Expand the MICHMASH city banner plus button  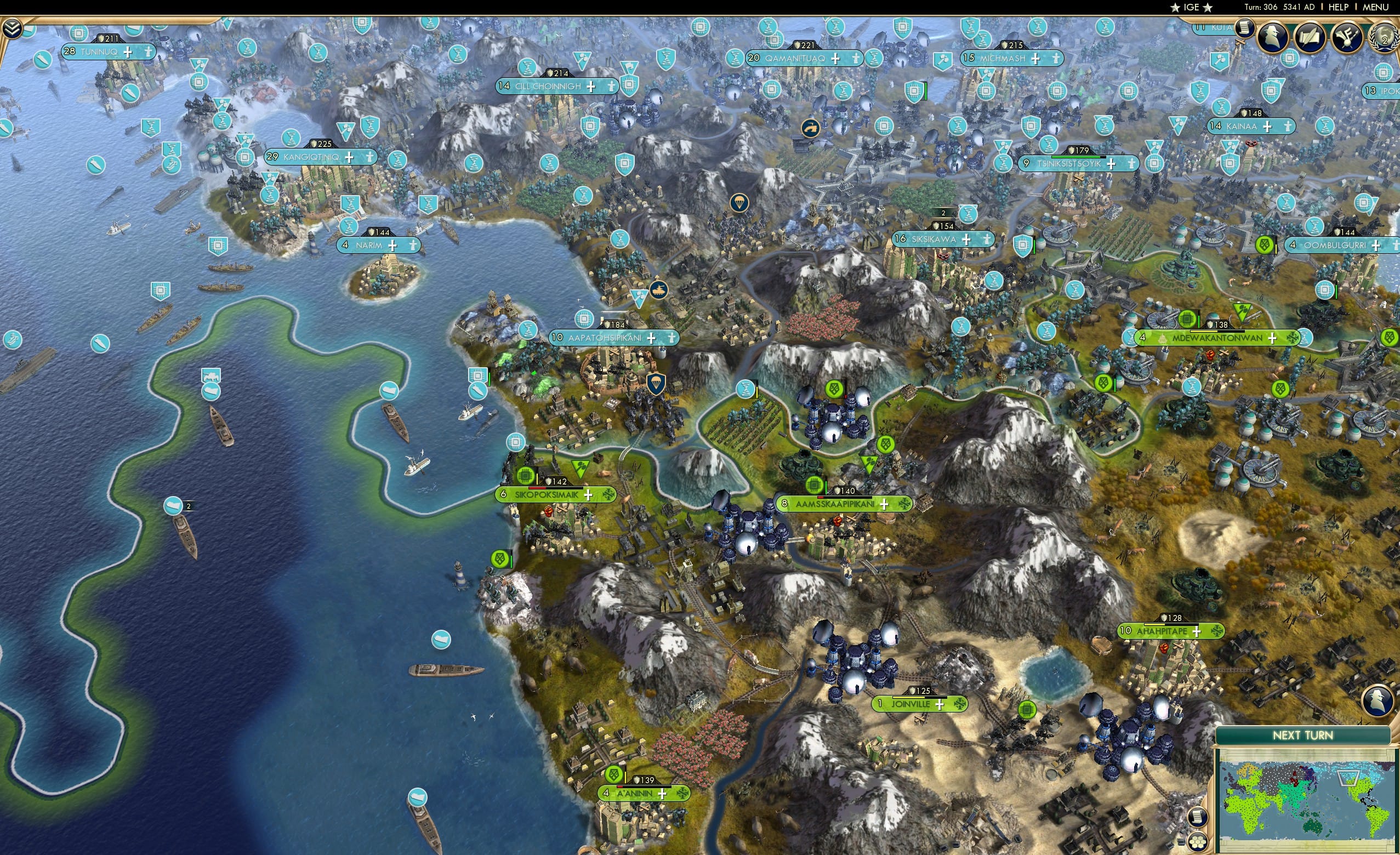pyautogui.click(x=1035, y=59)
